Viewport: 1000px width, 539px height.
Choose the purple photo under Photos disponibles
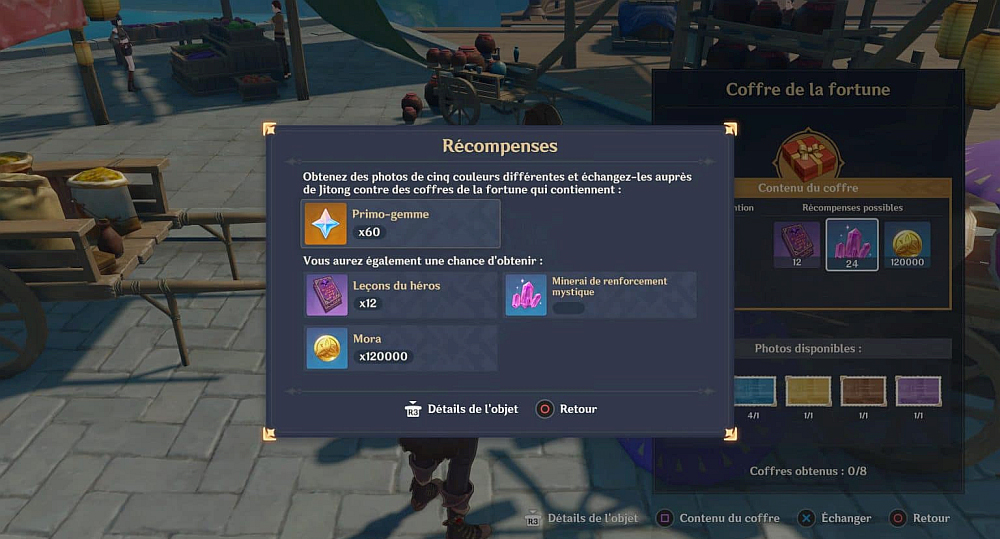(916, 390)
